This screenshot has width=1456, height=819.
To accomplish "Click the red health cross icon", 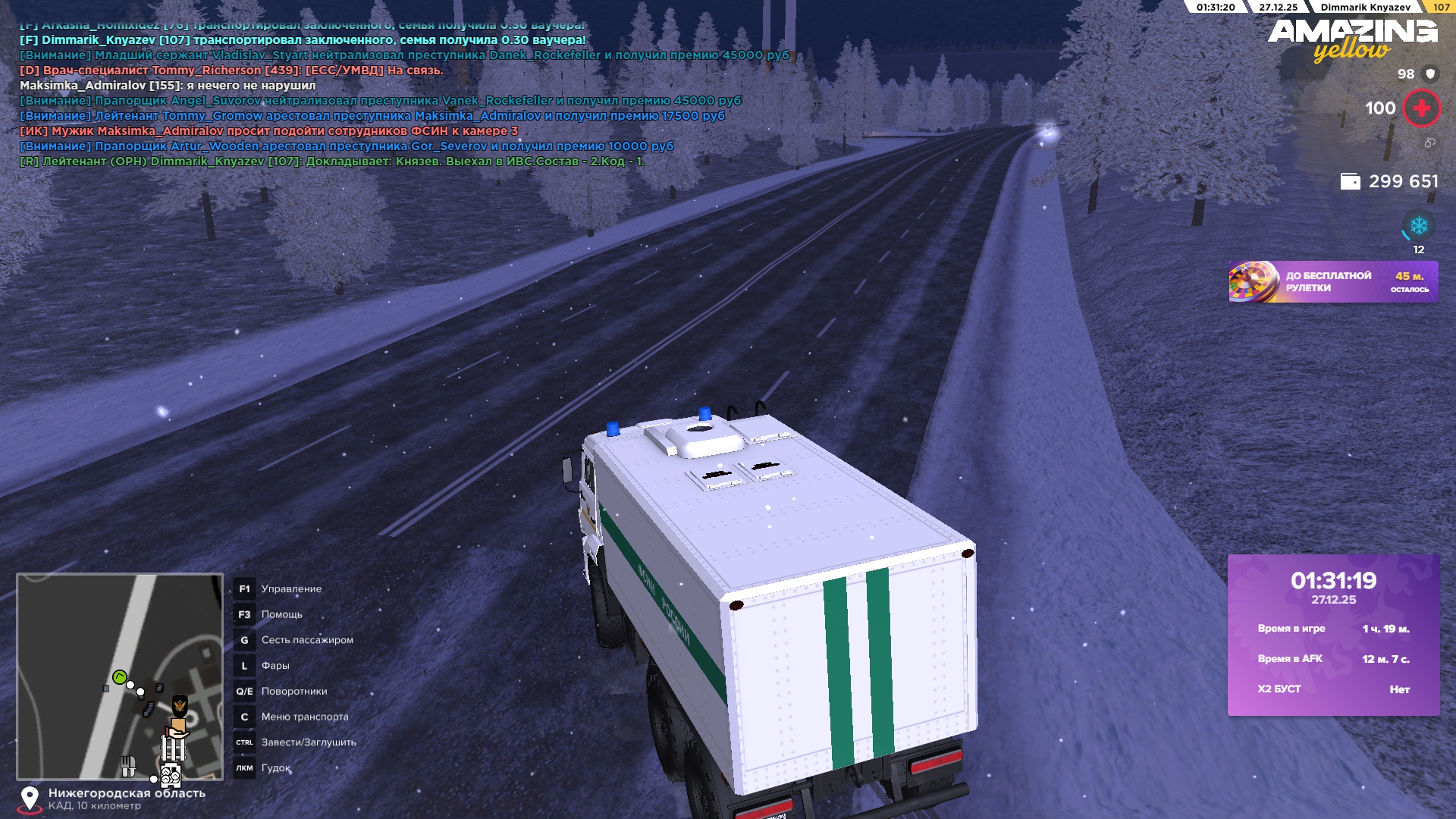I will (1421, 108).
